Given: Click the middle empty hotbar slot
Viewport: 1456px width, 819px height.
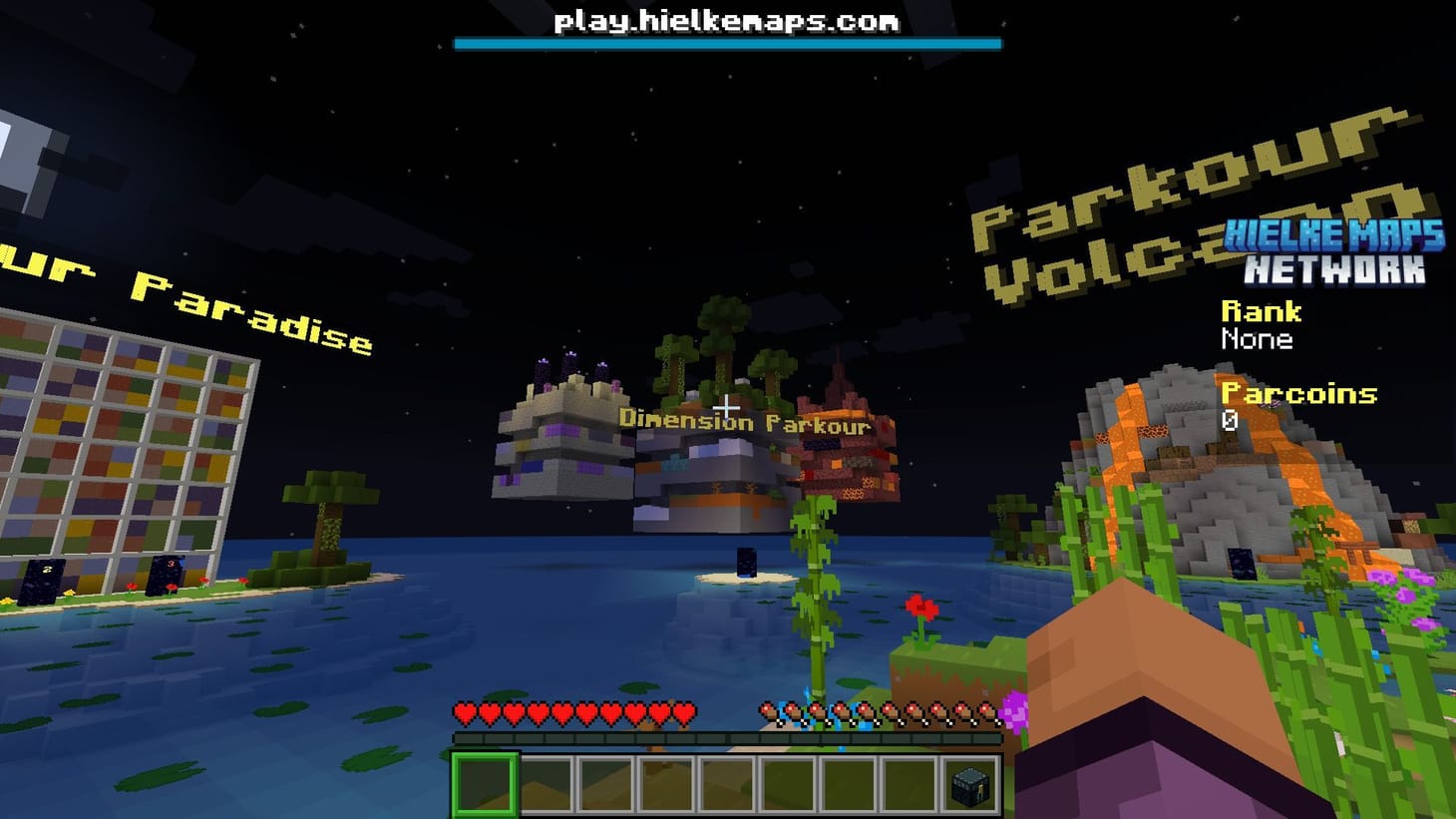Looking at the screenshot, I should [x=726, y=785].
